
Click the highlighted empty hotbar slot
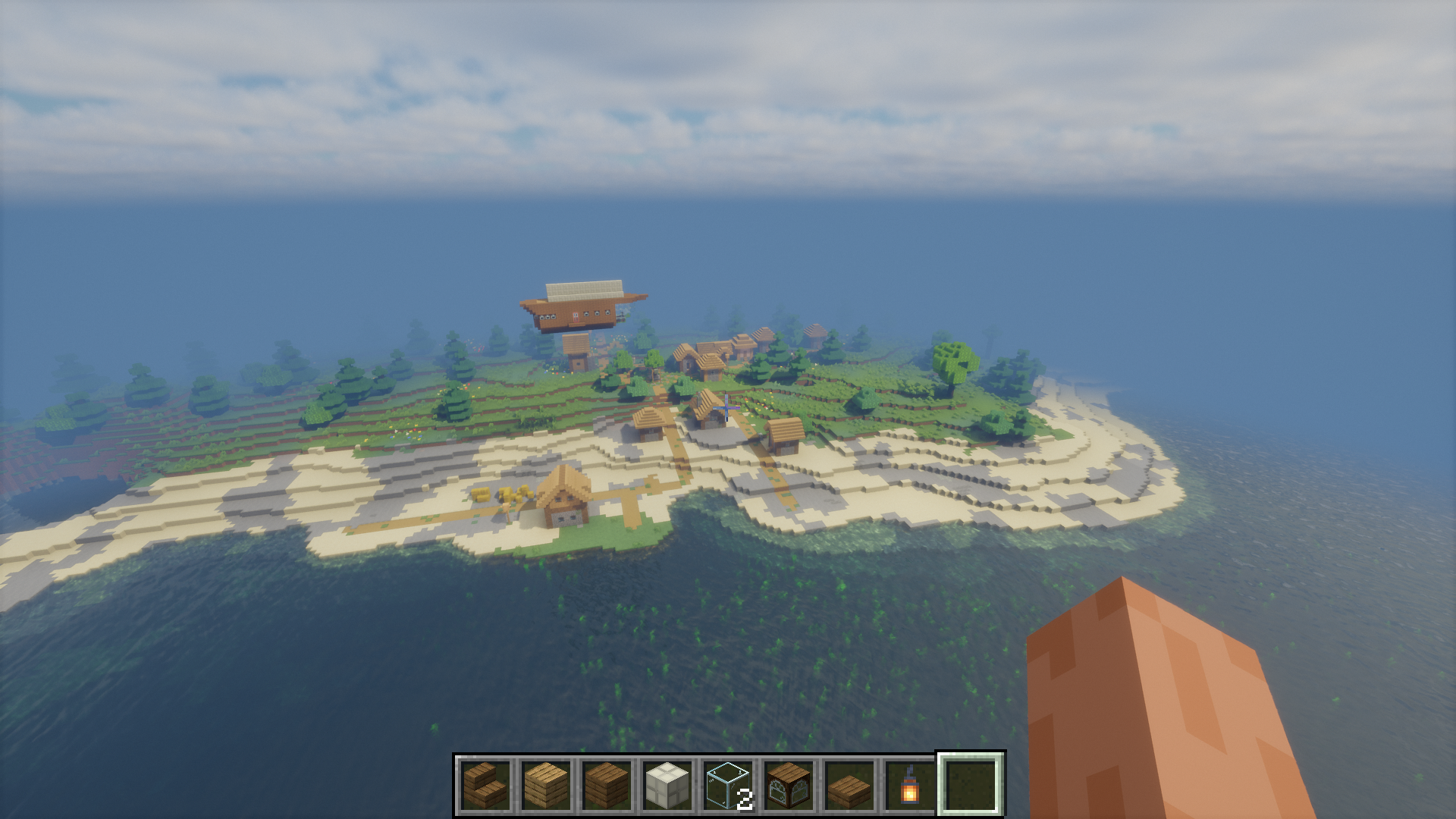tap(971, 785)
